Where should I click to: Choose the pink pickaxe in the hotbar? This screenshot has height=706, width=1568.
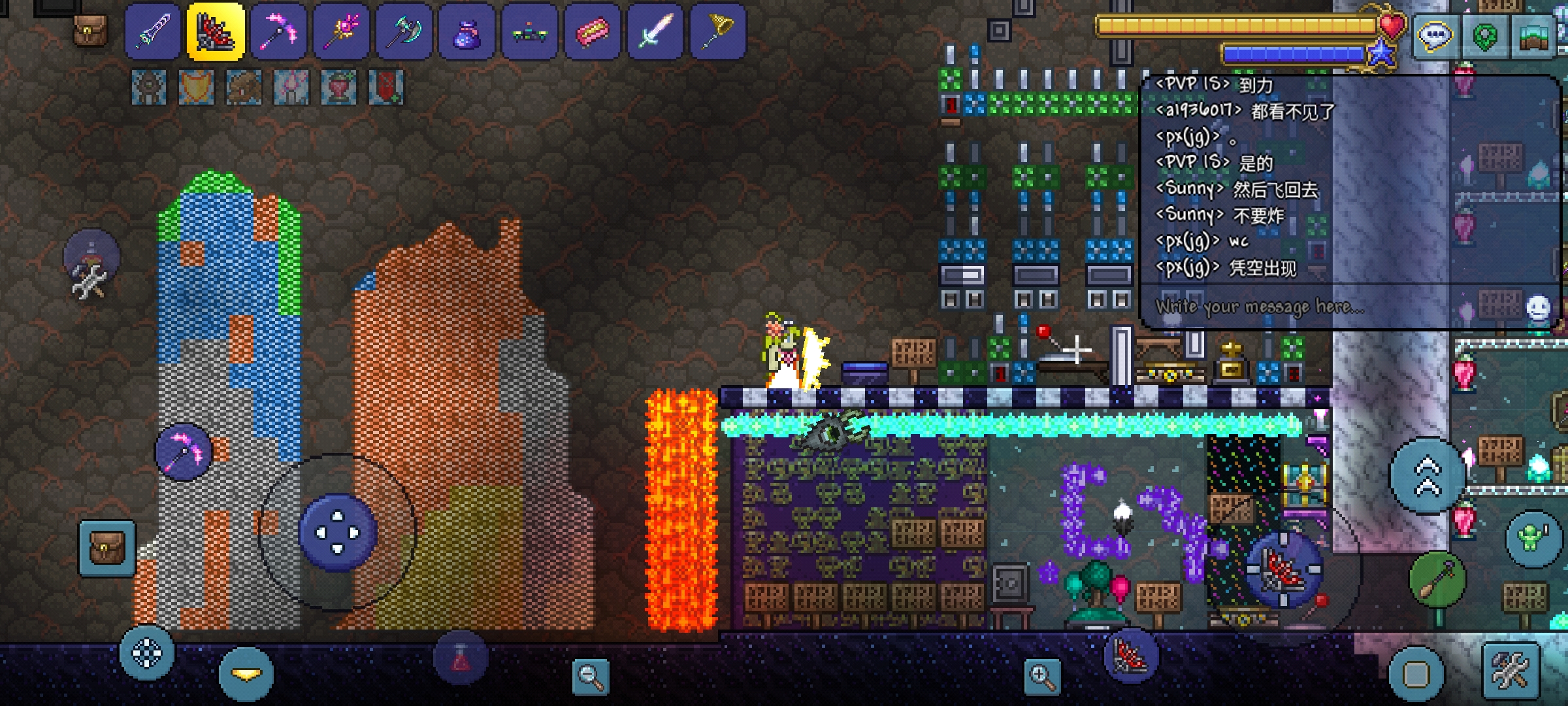tap(279, 31)
